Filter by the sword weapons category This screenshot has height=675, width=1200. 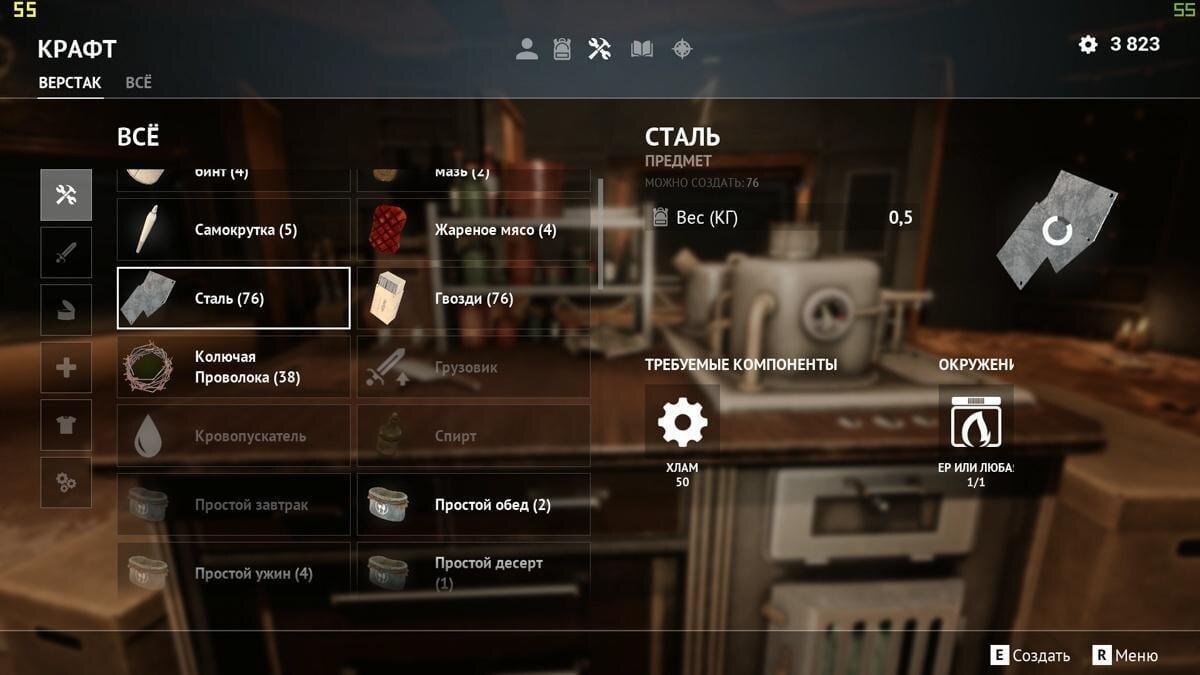pos(66,252)
